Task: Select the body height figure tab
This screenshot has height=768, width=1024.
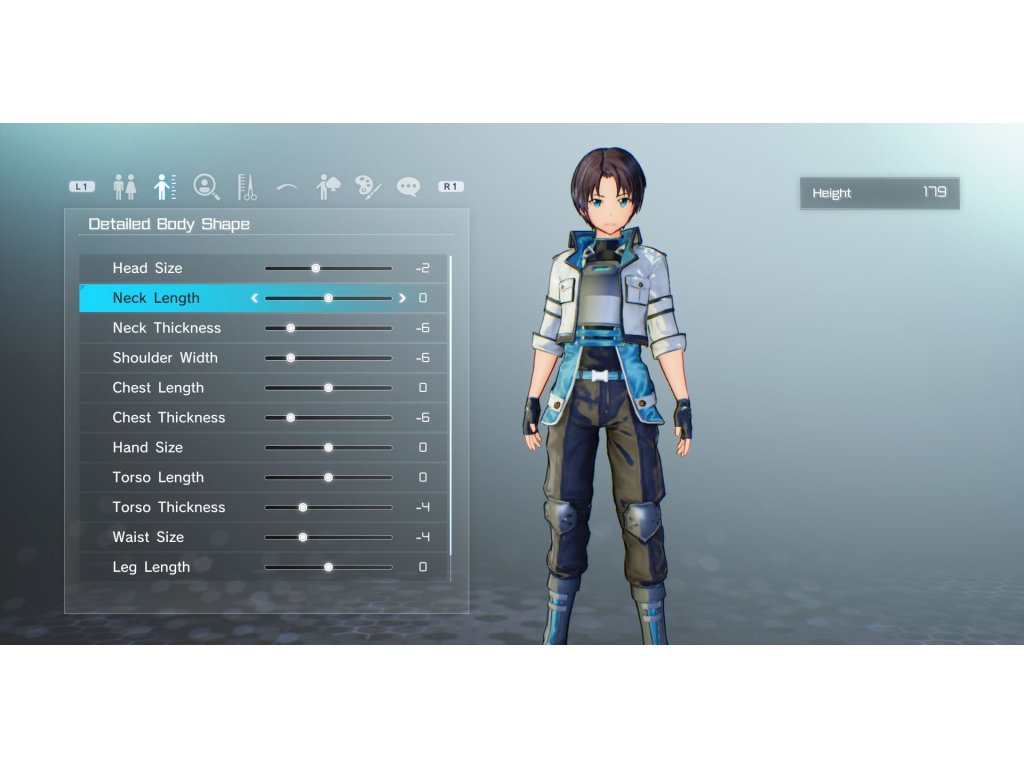Action: coord(165,186)
